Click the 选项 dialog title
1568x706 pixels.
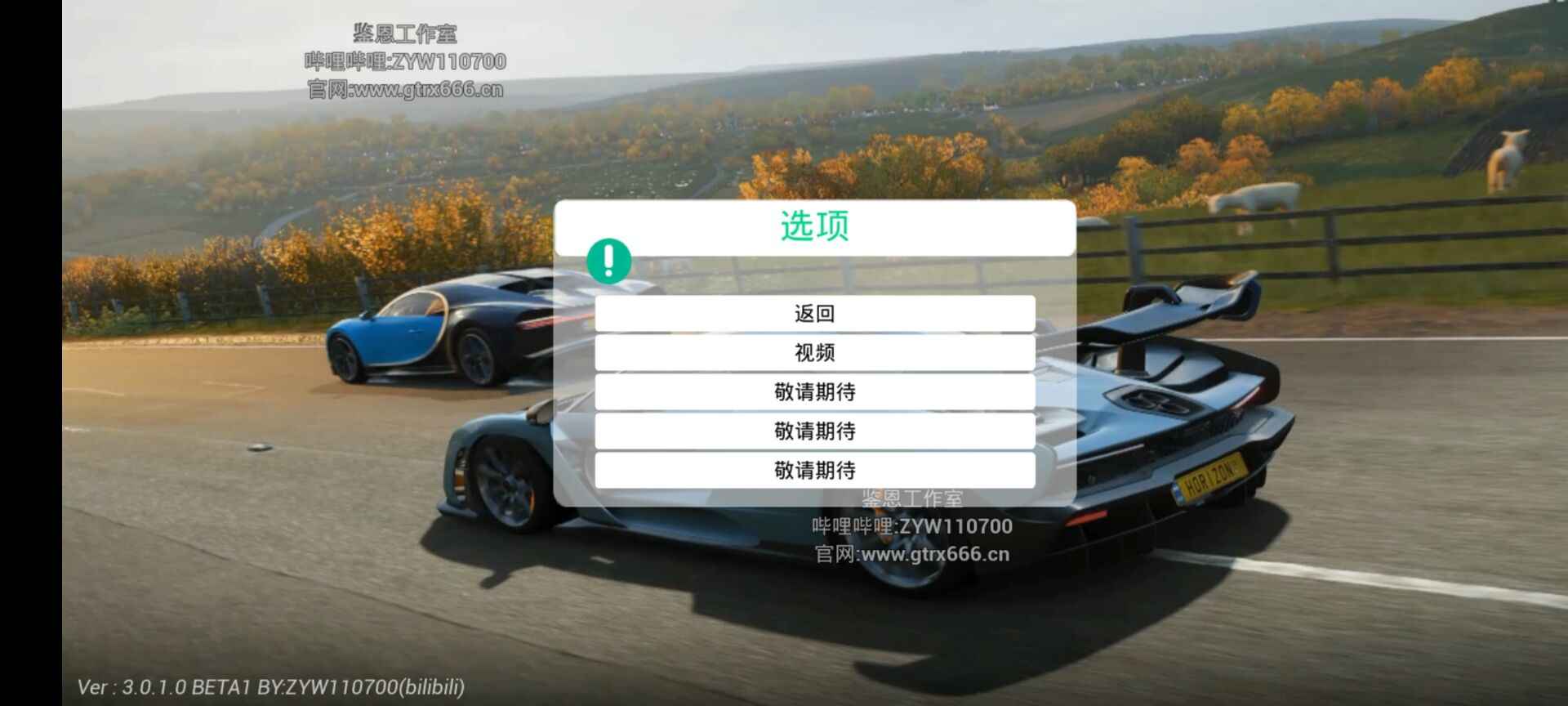click(x=813, y=226)
